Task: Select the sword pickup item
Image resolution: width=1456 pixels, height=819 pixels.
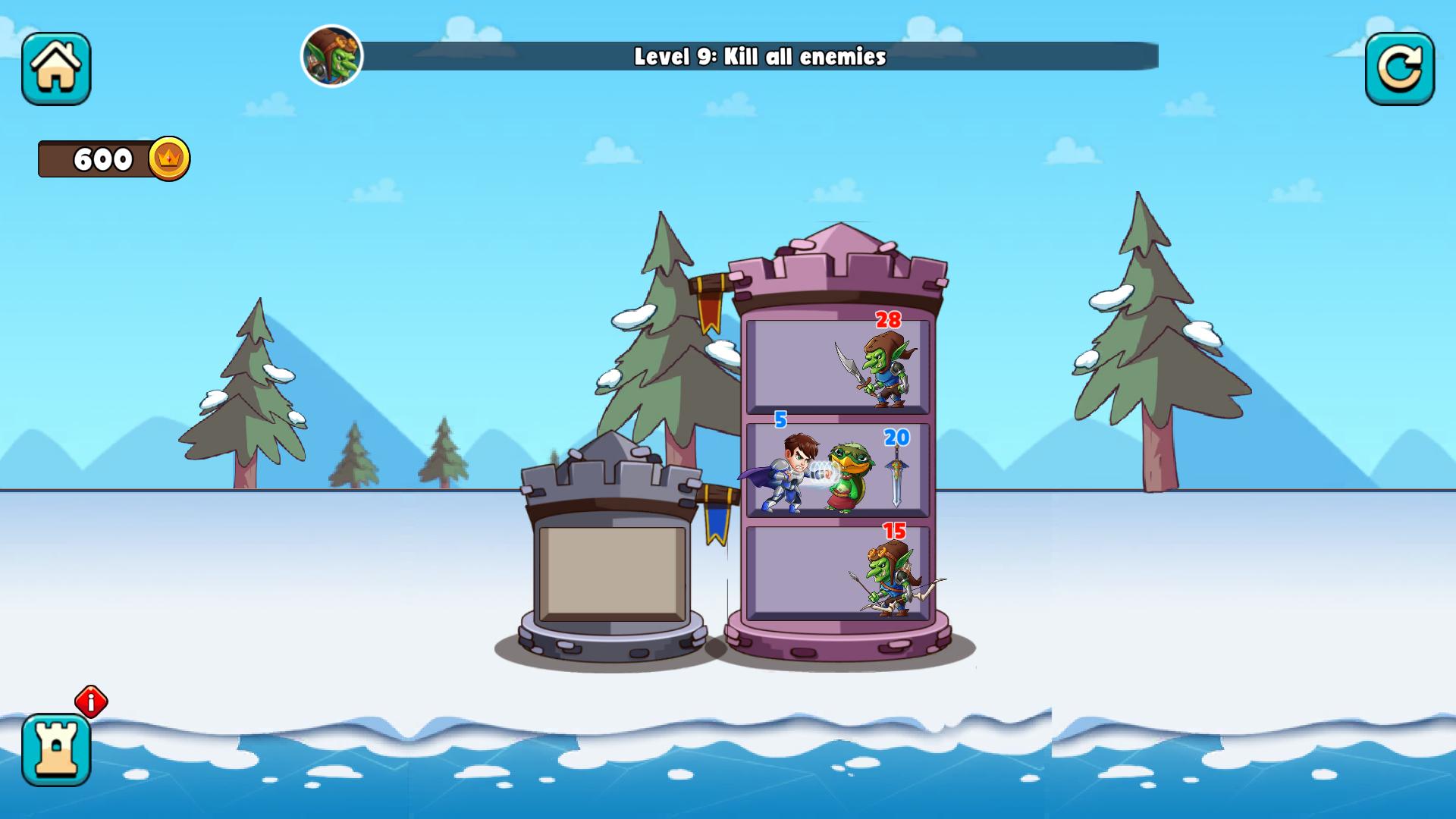Action: pos(896,478)
